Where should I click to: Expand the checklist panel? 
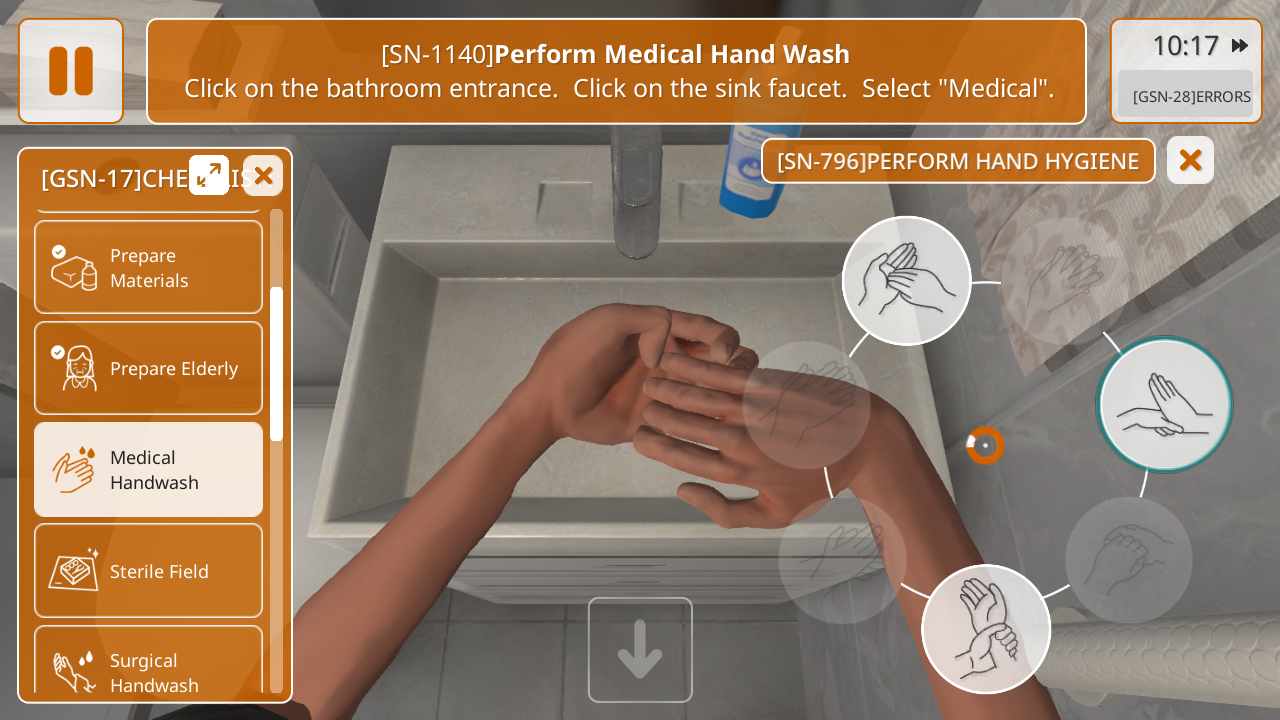pos(209,175)
